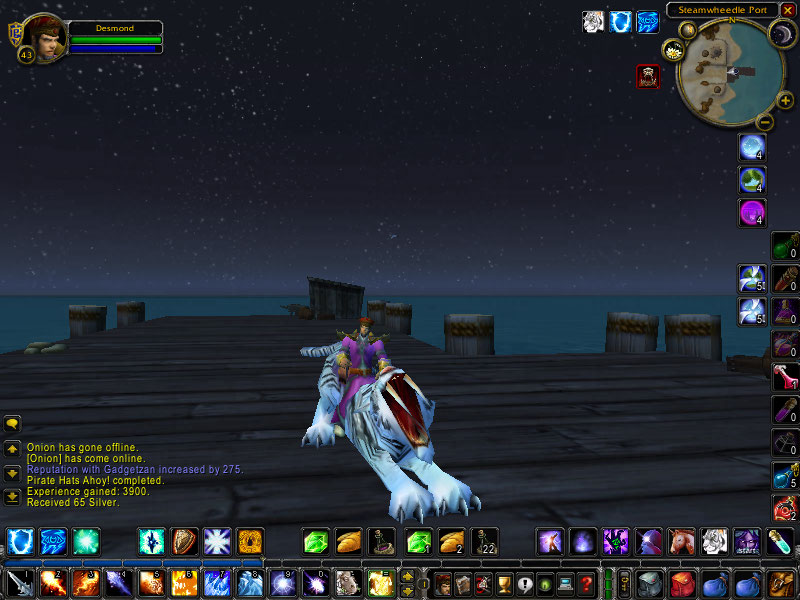Activate the blue shield armor spell
This screenshot has width=800, height=600.
point(20,542)
